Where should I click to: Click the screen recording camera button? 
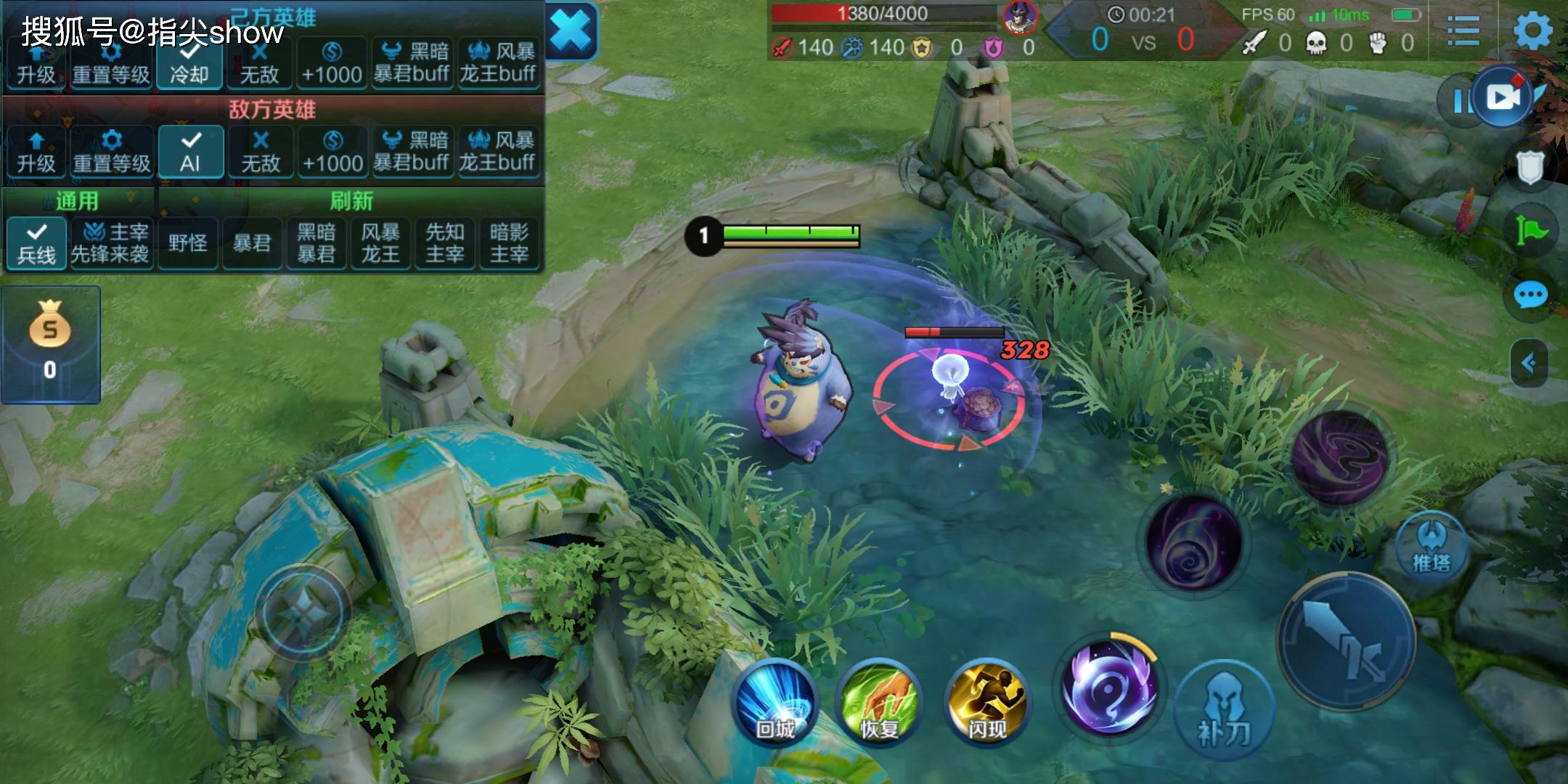pos(1503,98)
